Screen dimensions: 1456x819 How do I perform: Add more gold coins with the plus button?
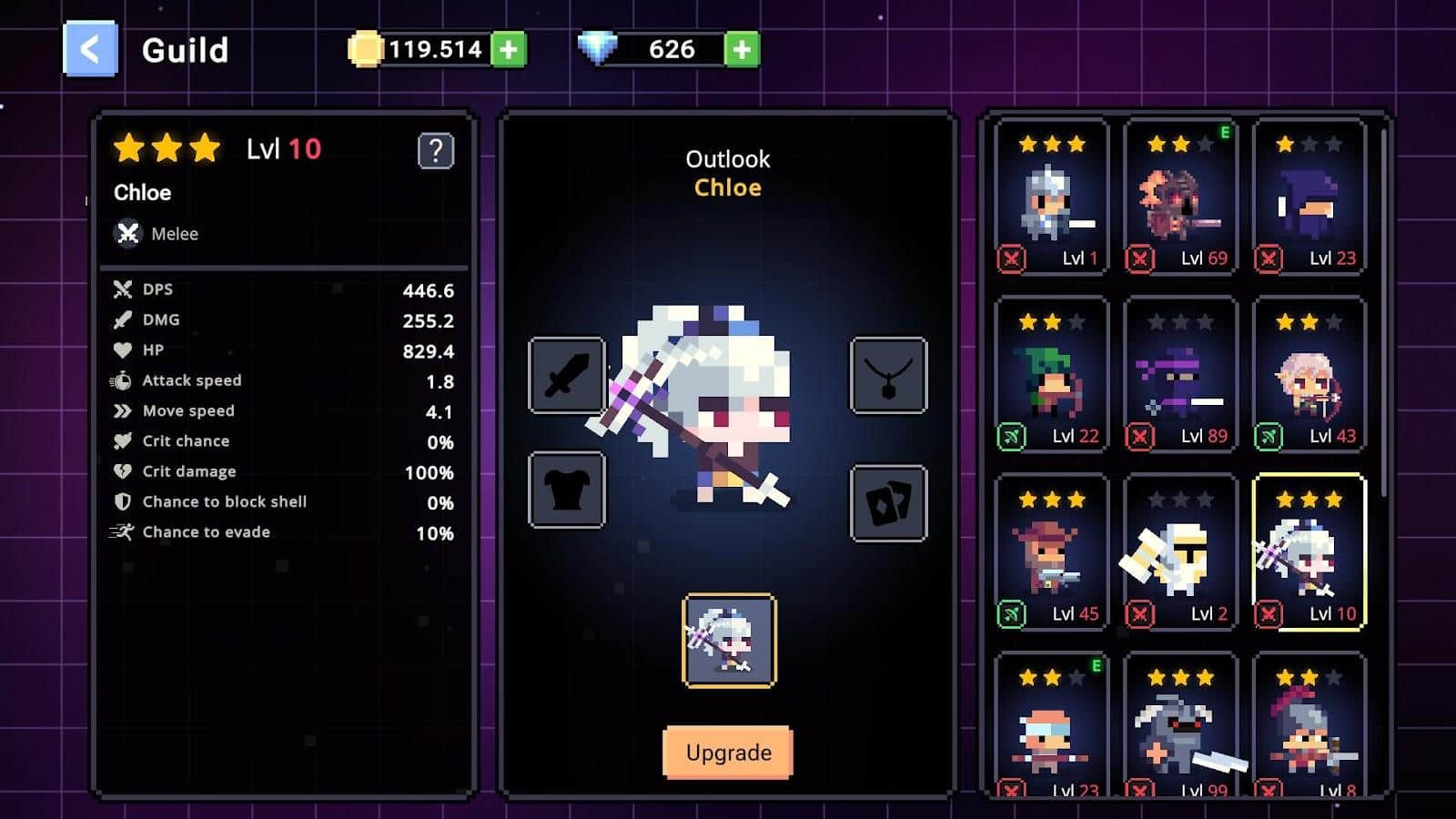click(509, 49)
